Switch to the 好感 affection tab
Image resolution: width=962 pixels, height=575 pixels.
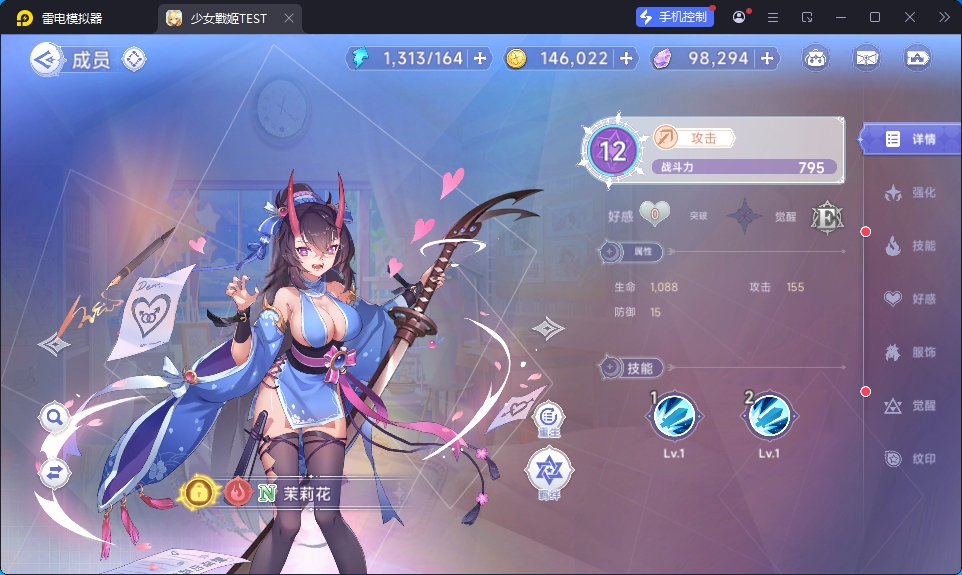pyautogui.click(x=910, y=299)
